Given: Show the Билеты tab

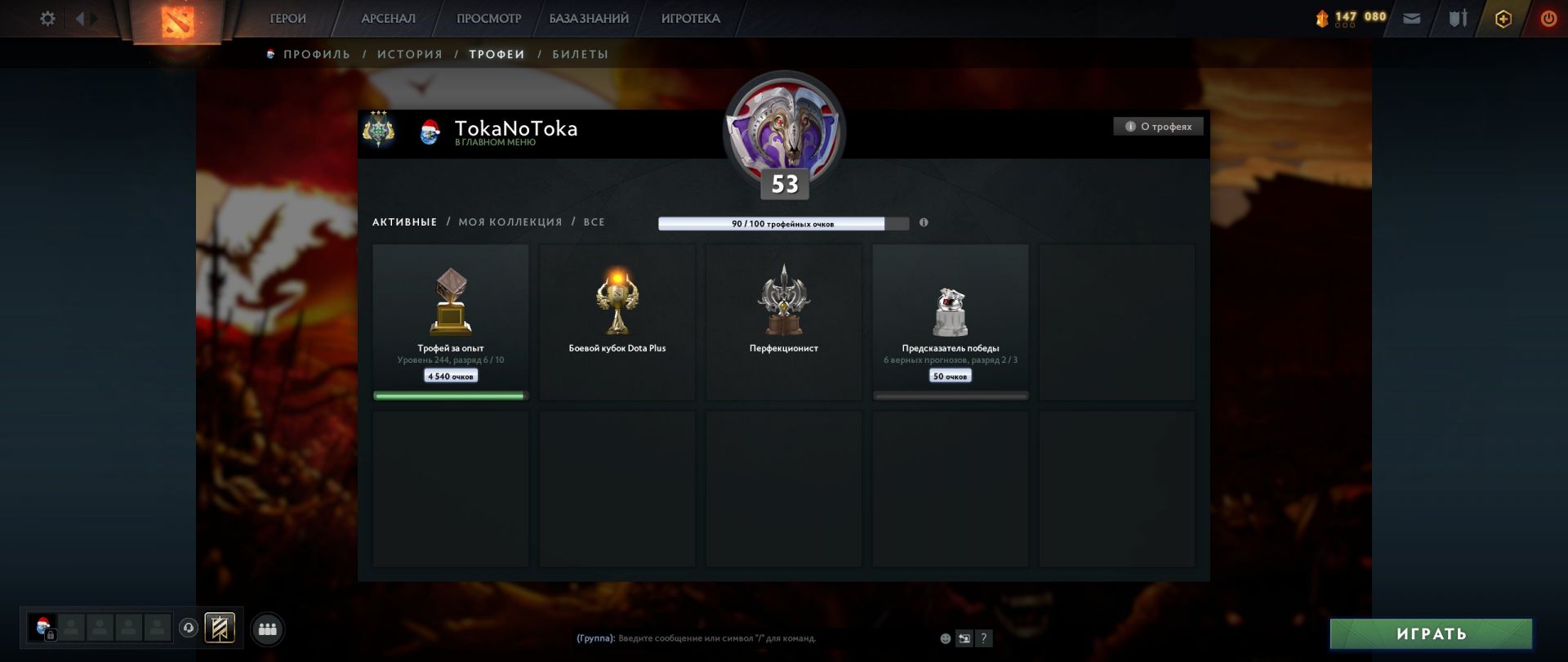Looking at the screenshot, I should click(x=580, y=54).
